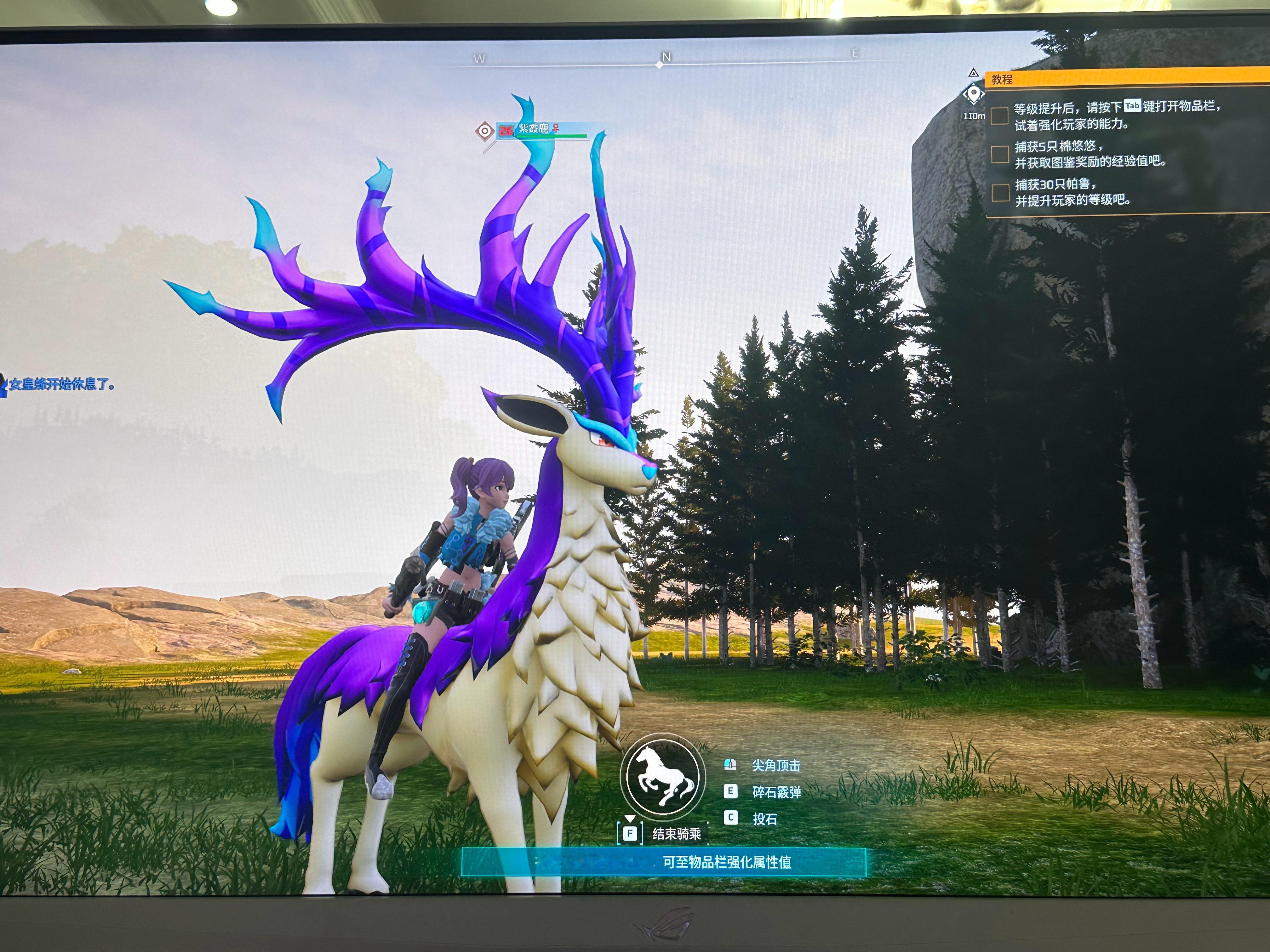Select the 投石 skill entry
Image resolution: width=1270 pixels, height=952 pixels.
click(764, 819)
